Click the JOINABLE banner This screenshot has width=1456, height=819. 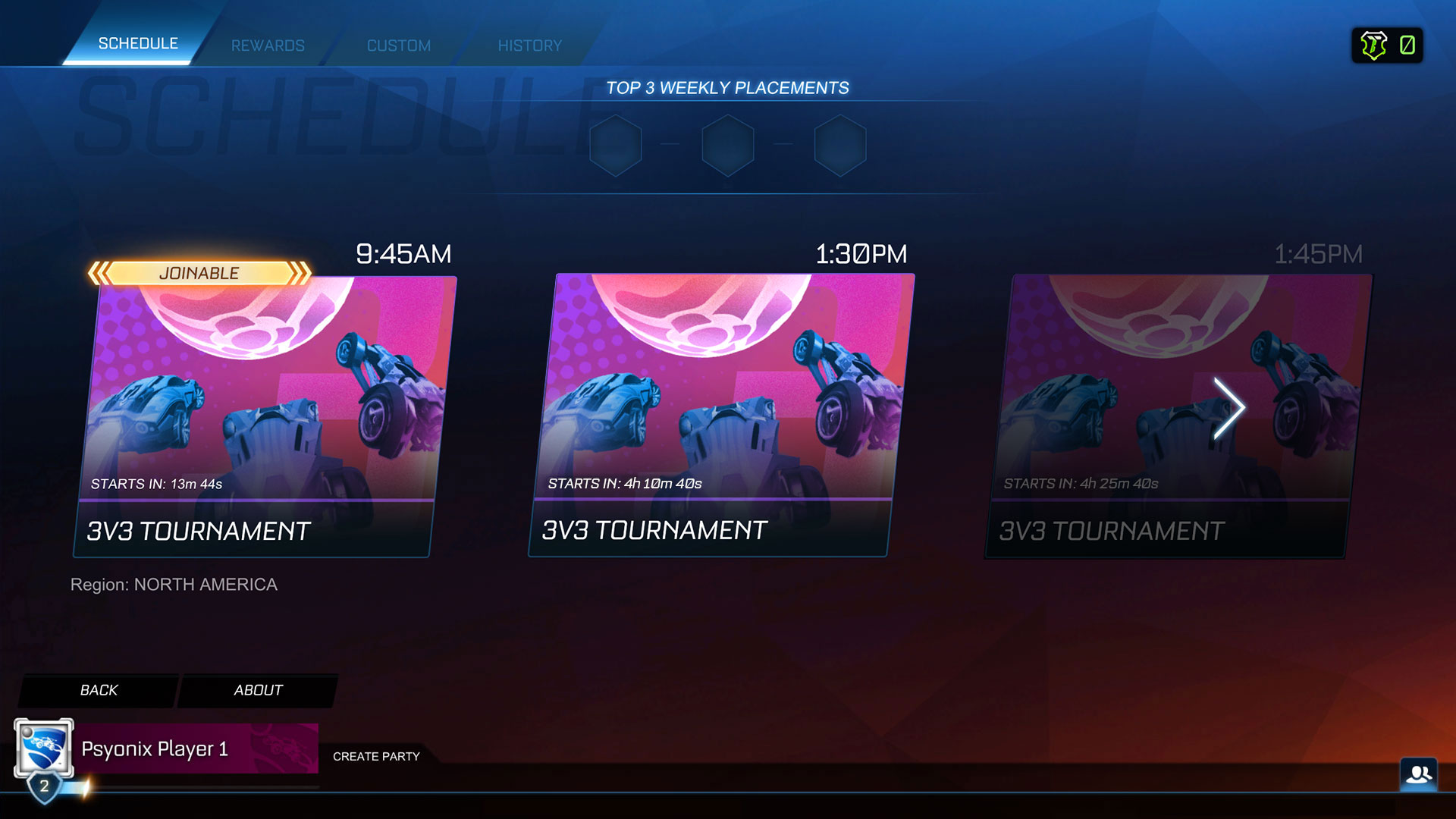pos(199,273)
